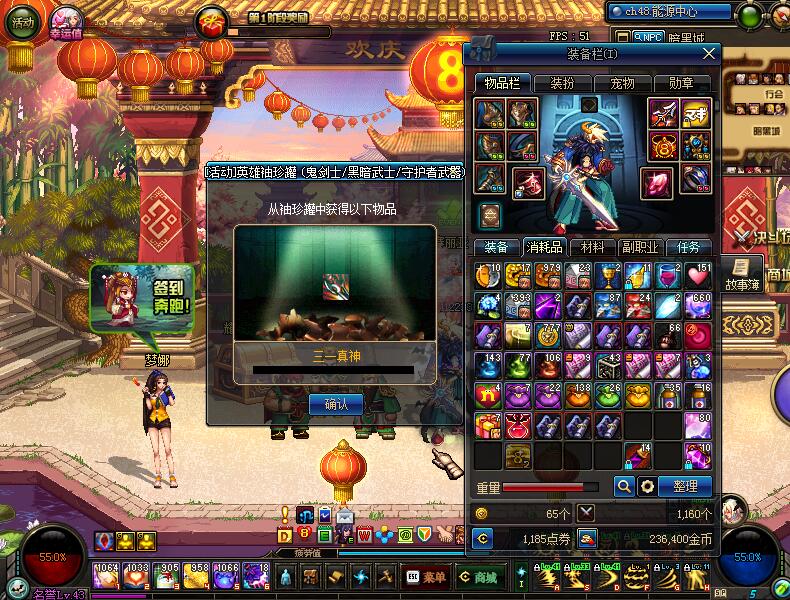Open the 副职业 sub-profession tab

point(640,247)
